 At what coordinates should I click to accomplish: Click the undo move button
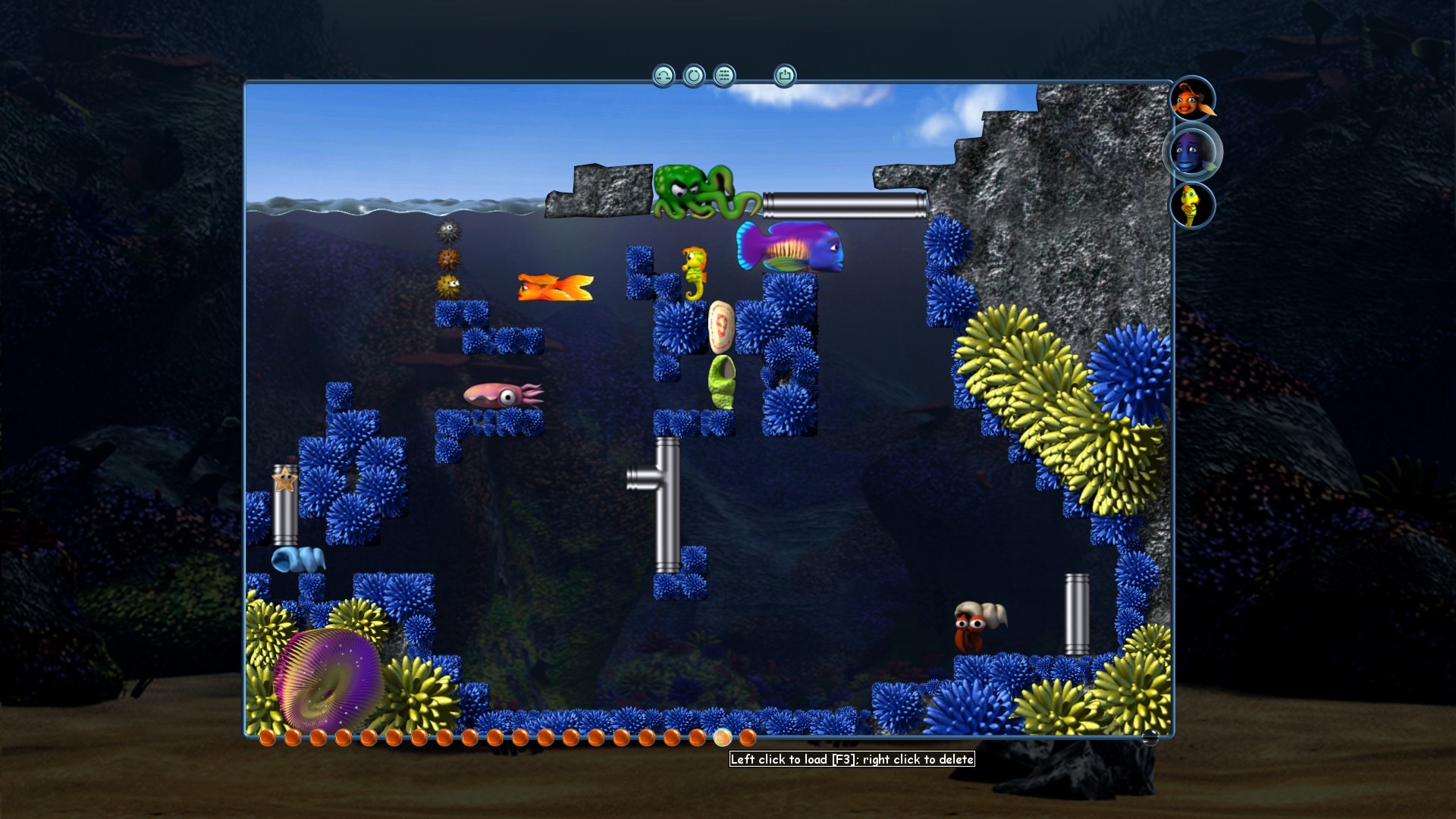coord(664,76)
